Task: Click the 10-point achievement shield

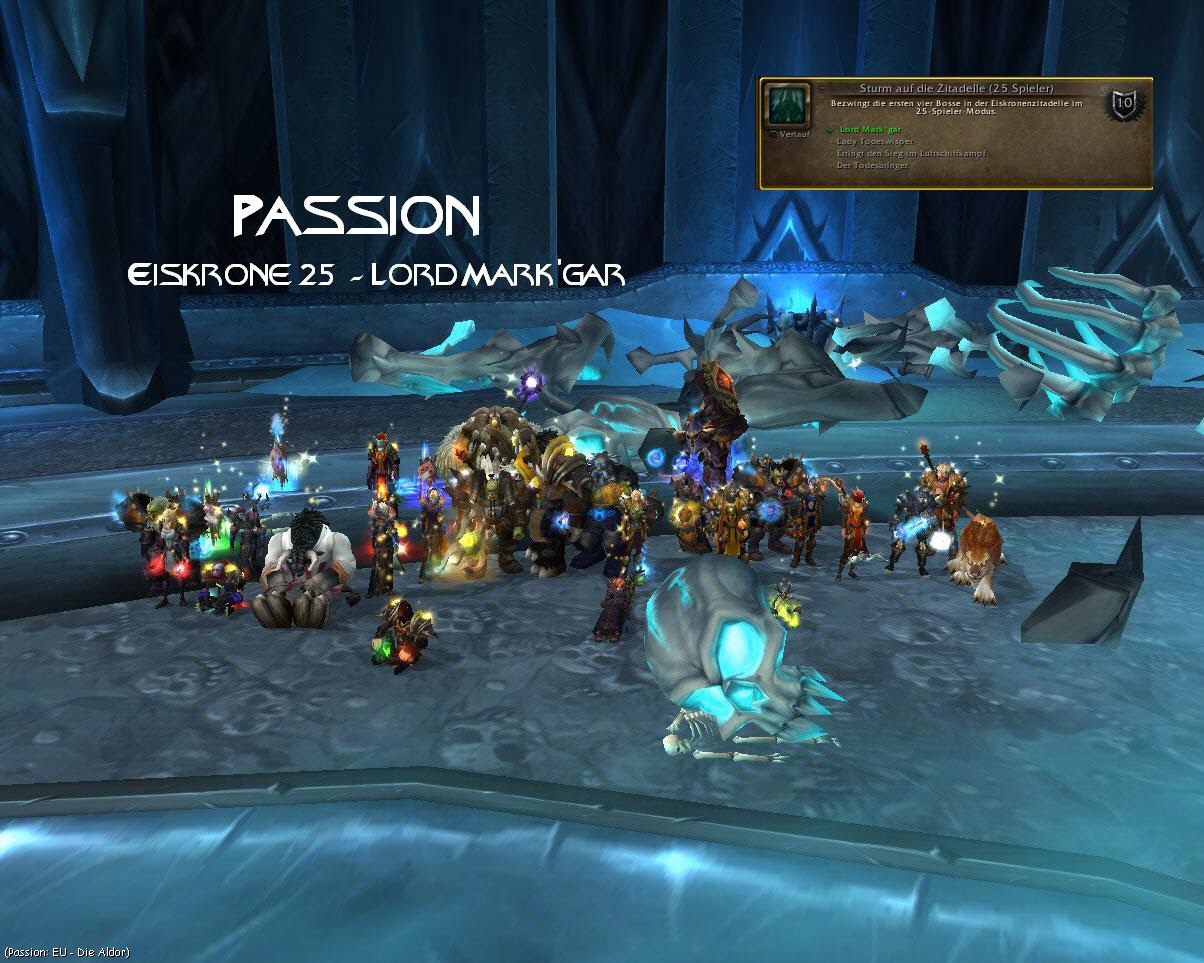Action: point(1123,102)
